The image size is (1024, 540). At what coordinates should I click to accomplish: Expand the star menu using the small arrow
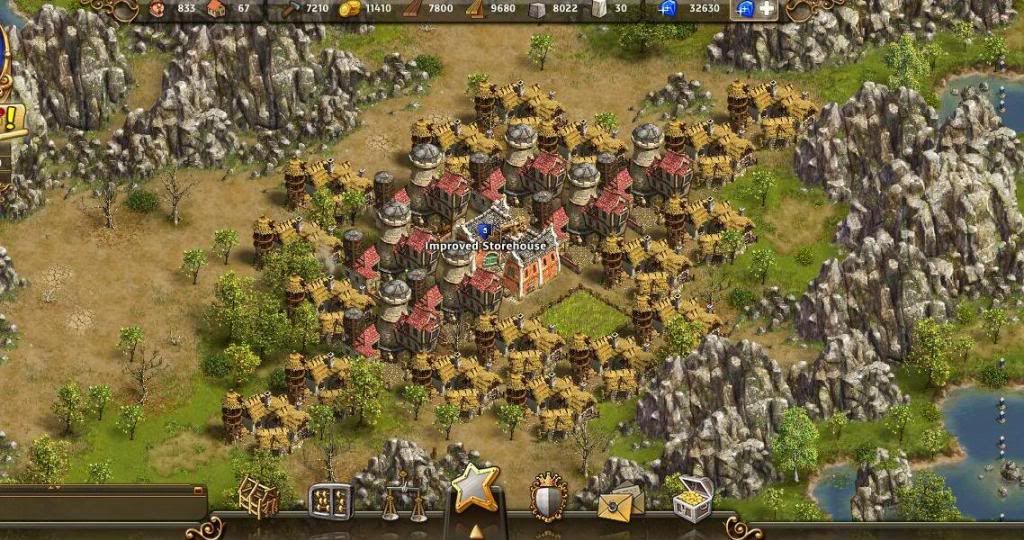click(476, 530)
